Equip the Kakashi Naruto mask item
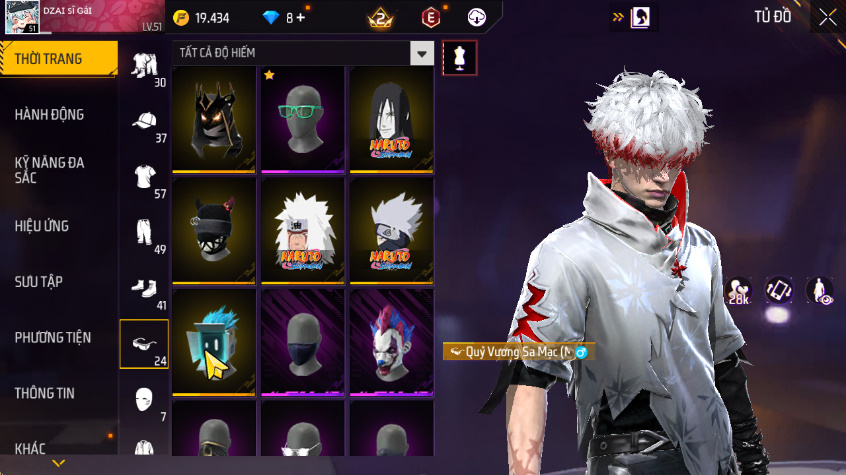Screen dimensions: 846x475 (391, 231)
